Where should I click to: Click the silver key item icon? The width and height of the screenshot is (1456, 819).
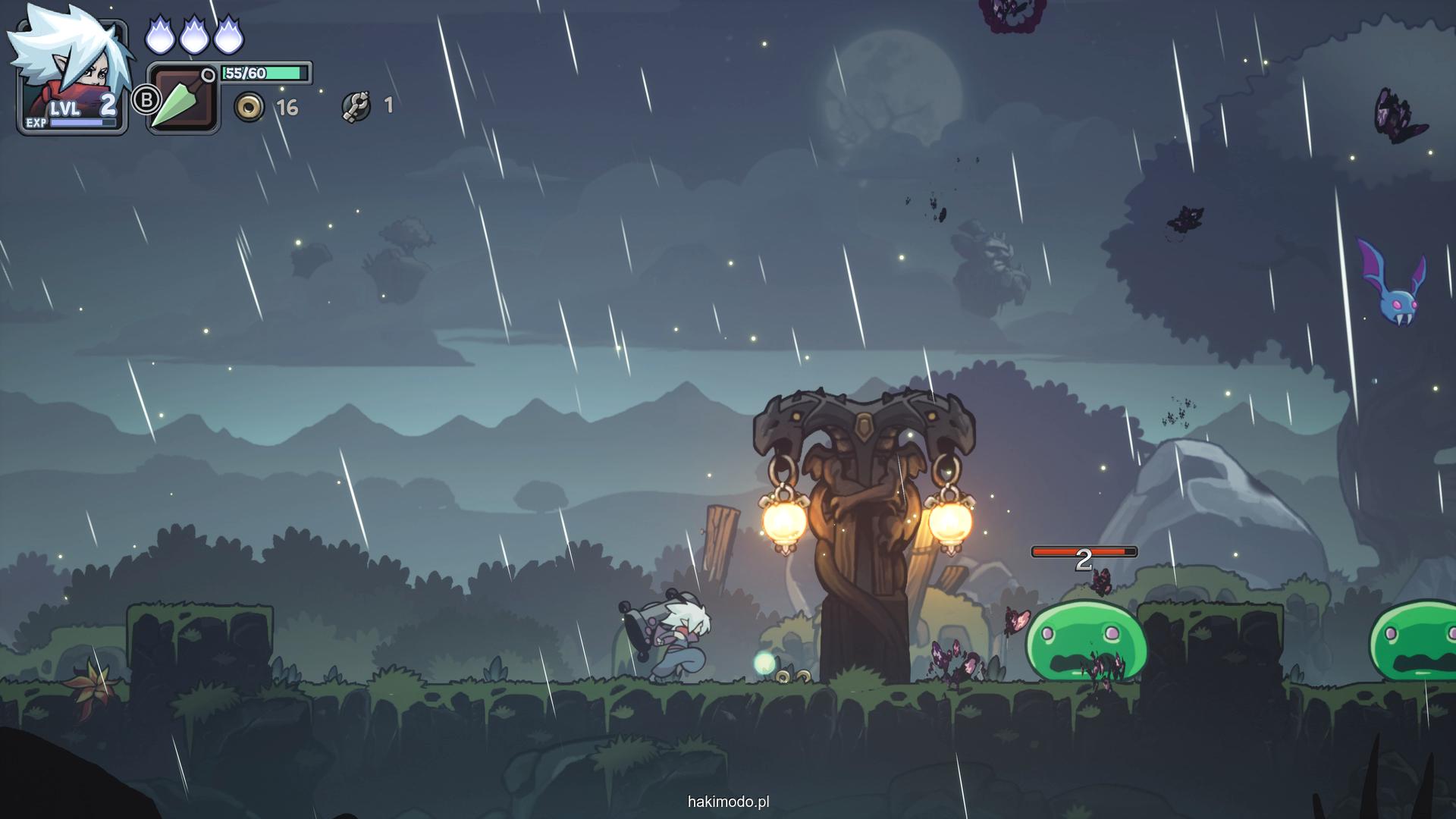[x=356, y=106]
